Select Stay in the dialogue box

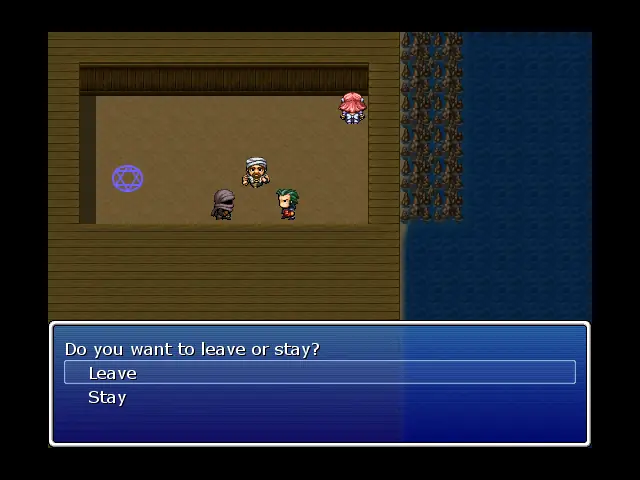(107, 397)
